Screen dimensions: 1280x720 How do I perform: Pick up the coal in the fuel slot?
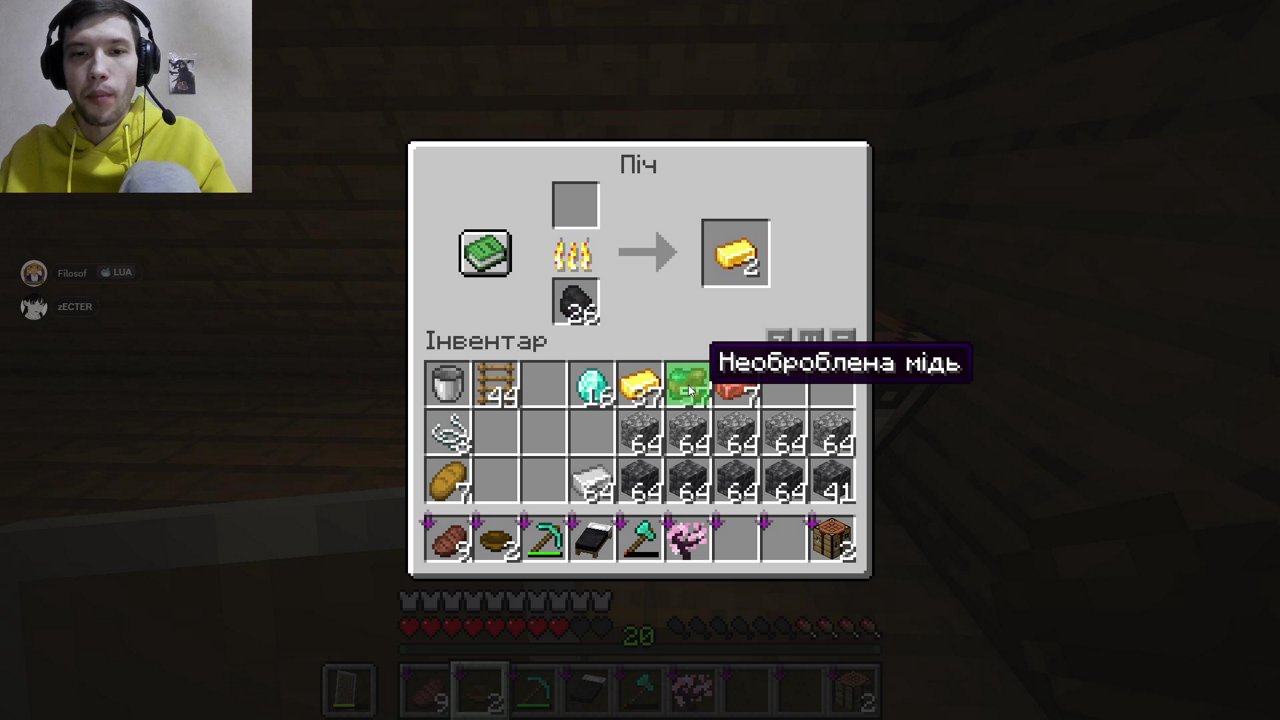point(576,301)
